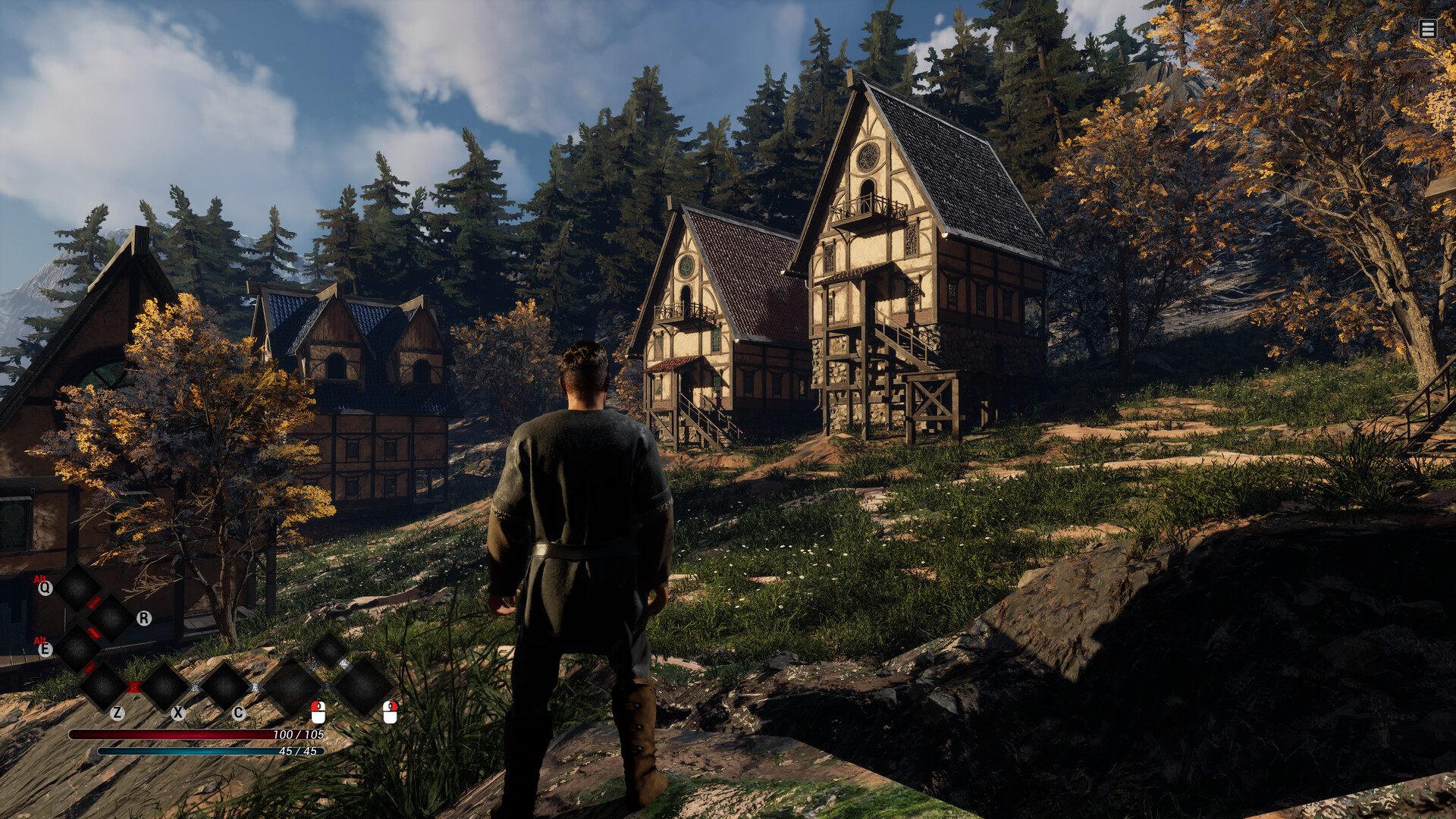Screen dimensions: 1456x819
Task: Click the right mouse button attack slot
Action: 363,686
